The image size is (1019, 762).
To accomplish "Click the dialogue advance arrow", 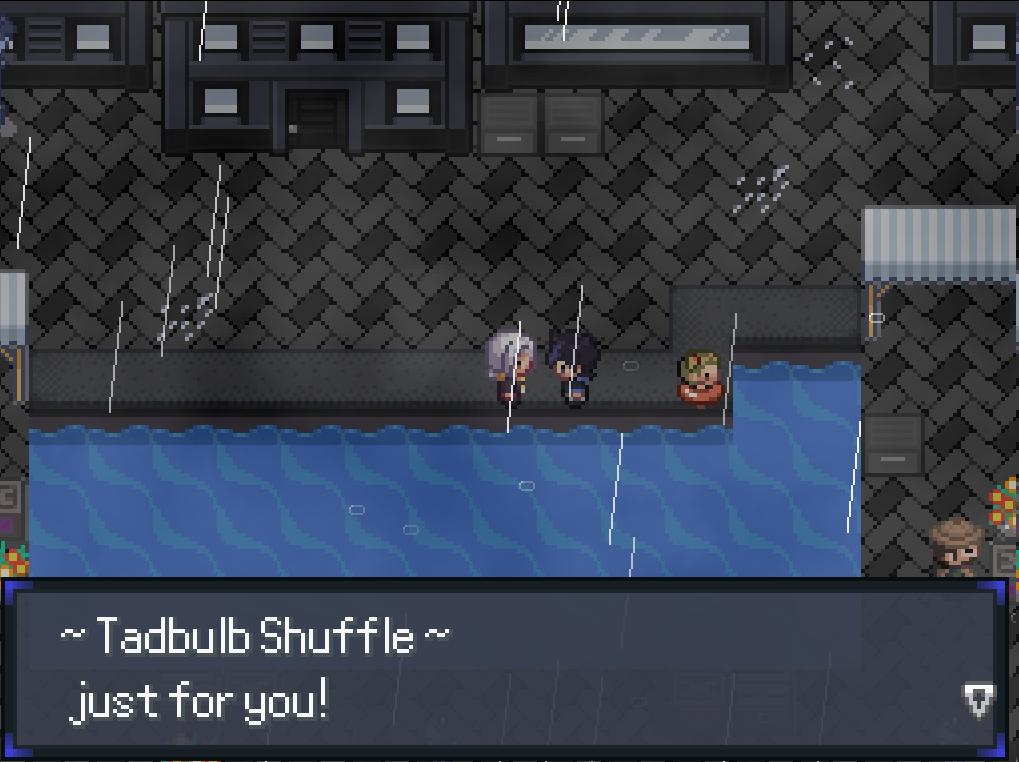I will click(x=978, y=699).
